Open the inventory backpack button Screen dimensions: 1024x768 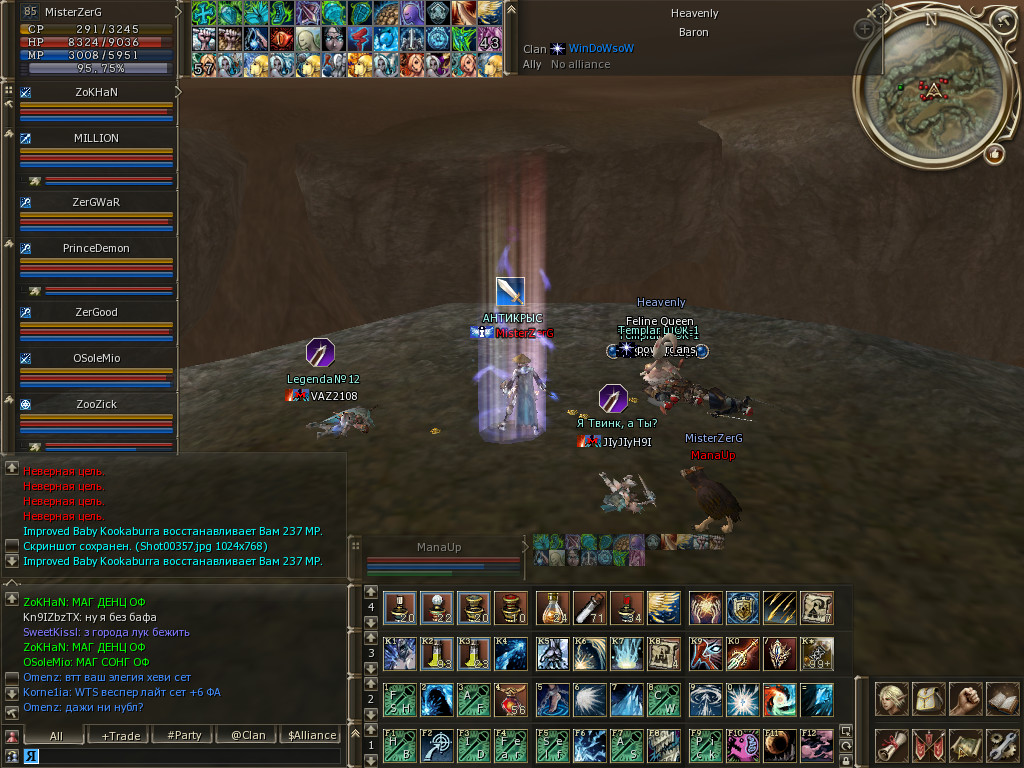tap(929, 698)
